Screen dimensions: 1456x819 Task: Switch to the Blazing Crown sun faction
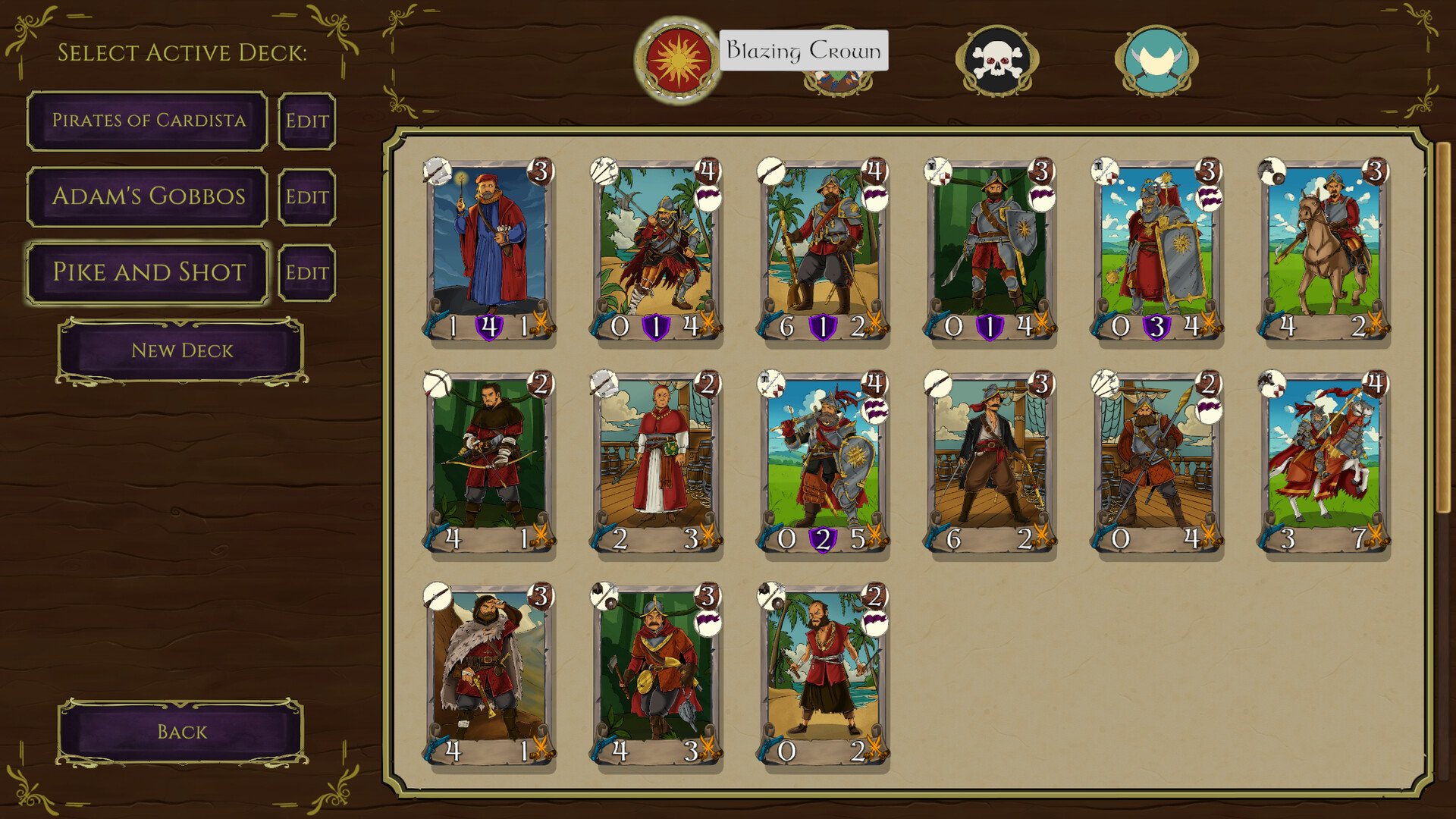[x=676, y=59]
